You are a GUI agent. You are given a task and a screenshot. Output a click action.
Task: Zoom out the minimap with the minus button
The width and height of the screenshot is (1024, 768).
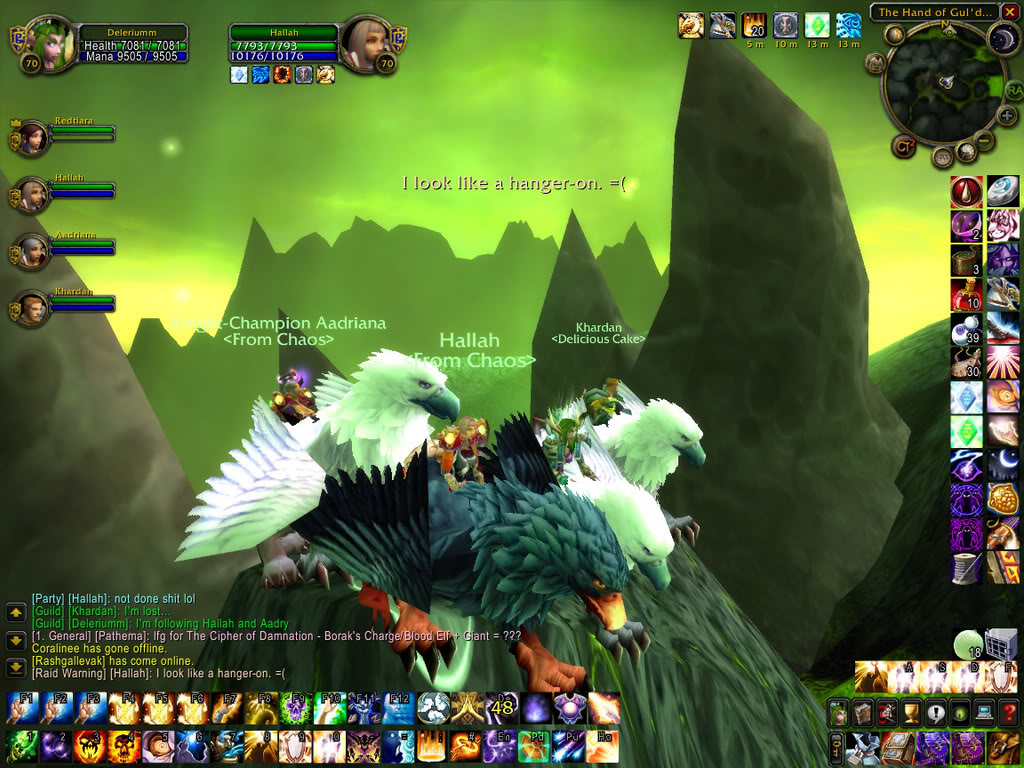pyautogui.click(x=986, y=141)
